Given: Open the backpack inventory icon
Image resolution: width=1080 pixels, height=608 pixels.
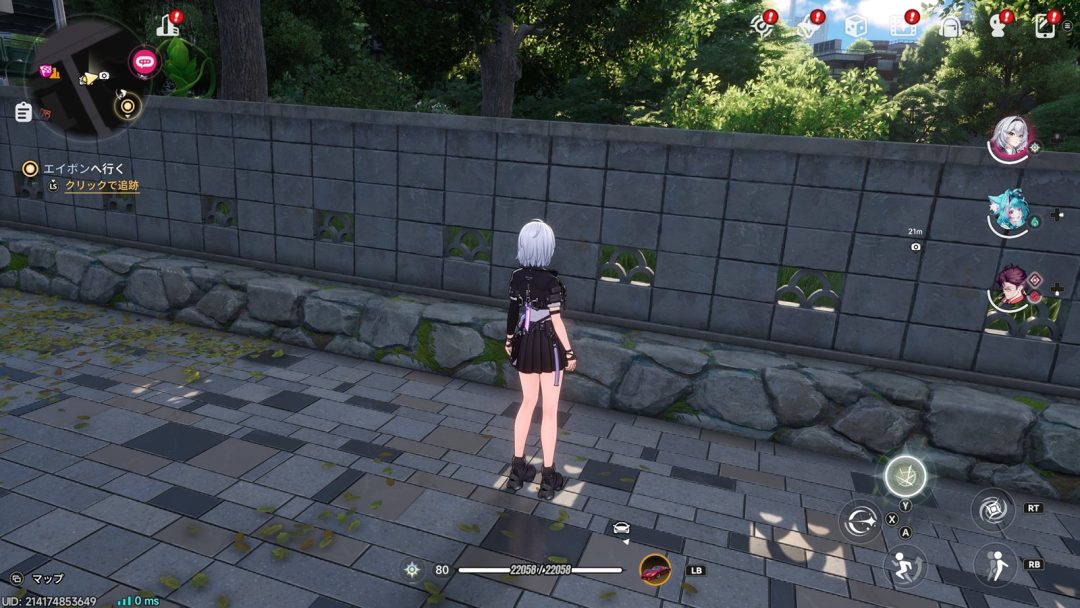Looking at the screenshot, I should [x=950, y=26].
